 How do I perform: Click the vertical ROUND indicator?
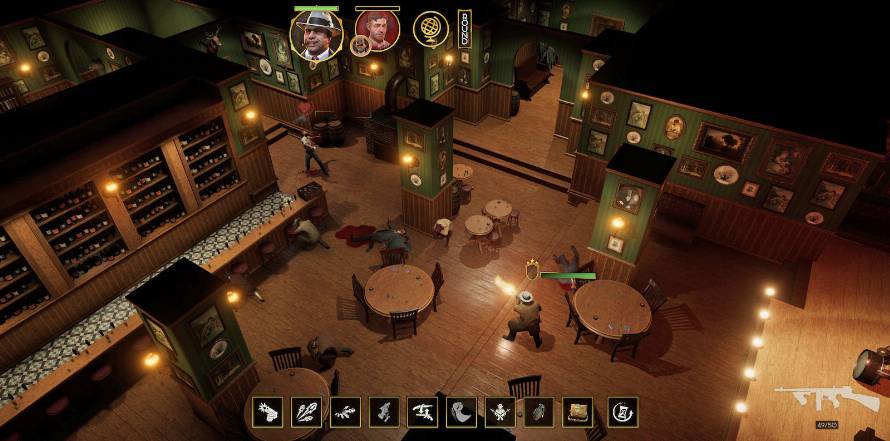pyautogui.click(x=464, y=29)
